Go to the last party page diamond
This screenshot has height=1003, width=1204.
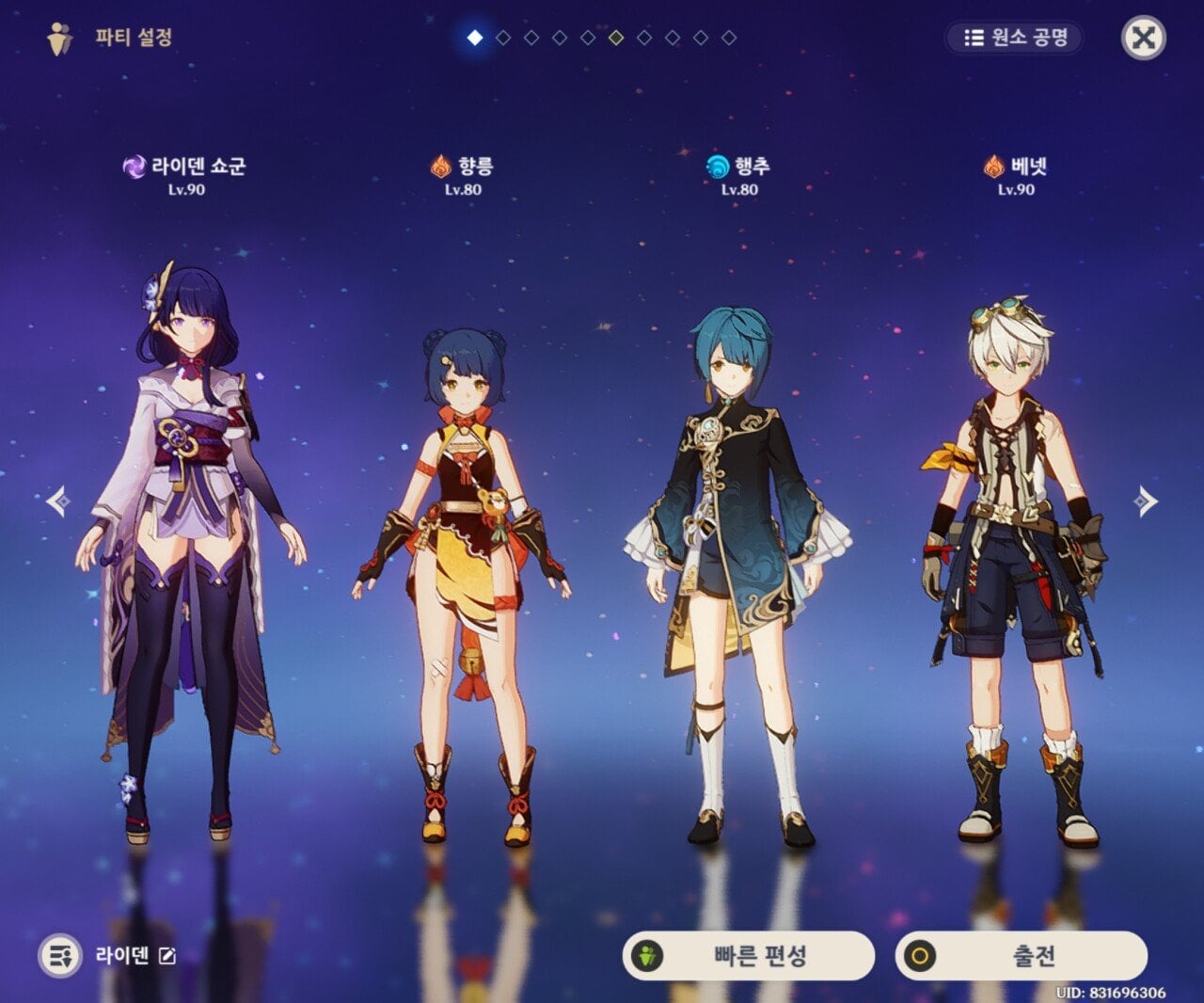pyautogui.click(x=729, y=38)
